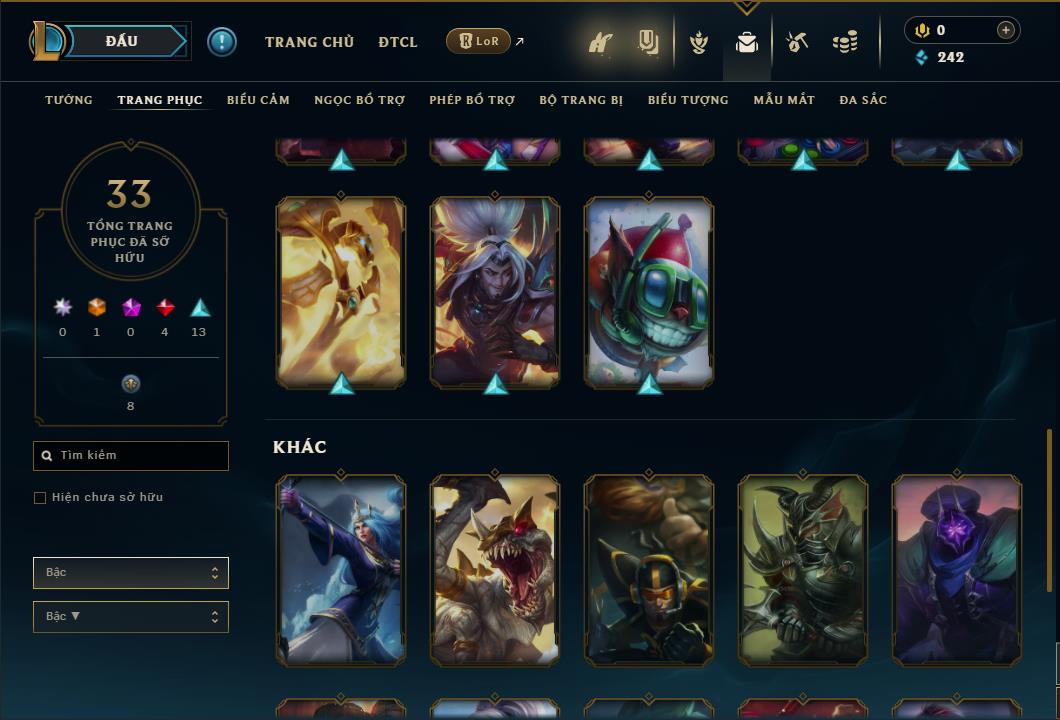This screenshot has width=1060, height=720.
Task: Switch to the TƯỚNG tab
Action: click(69, 100)
